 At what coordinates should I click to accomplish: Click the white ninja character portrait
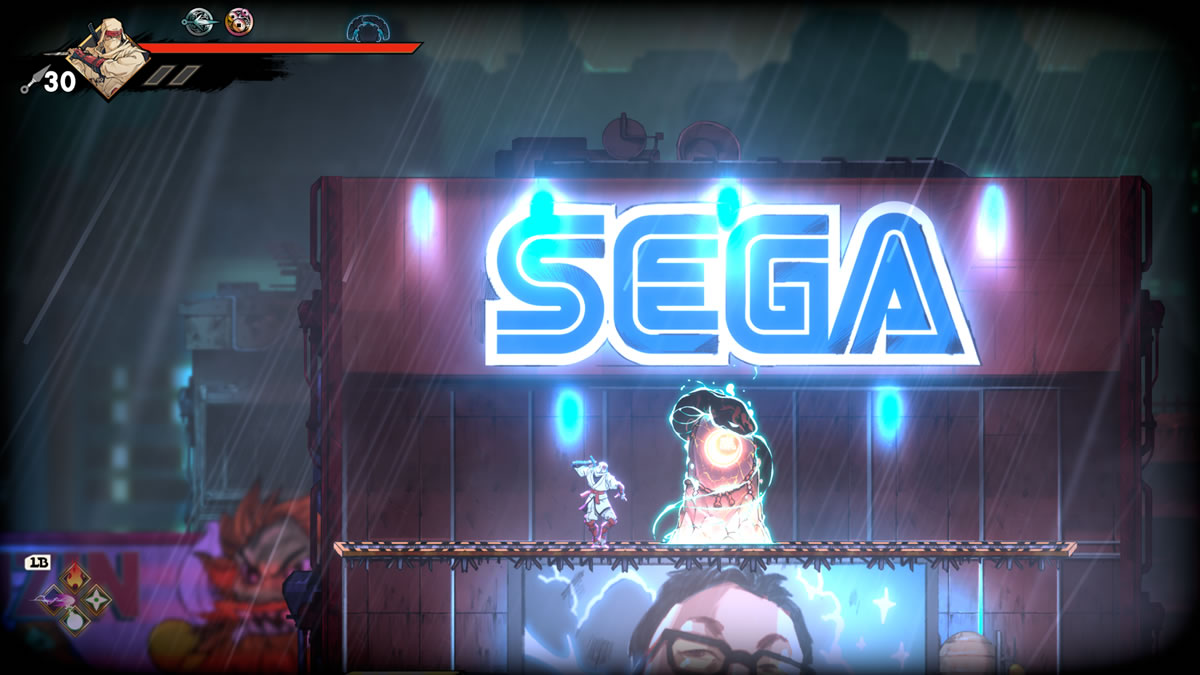(110, 56)
